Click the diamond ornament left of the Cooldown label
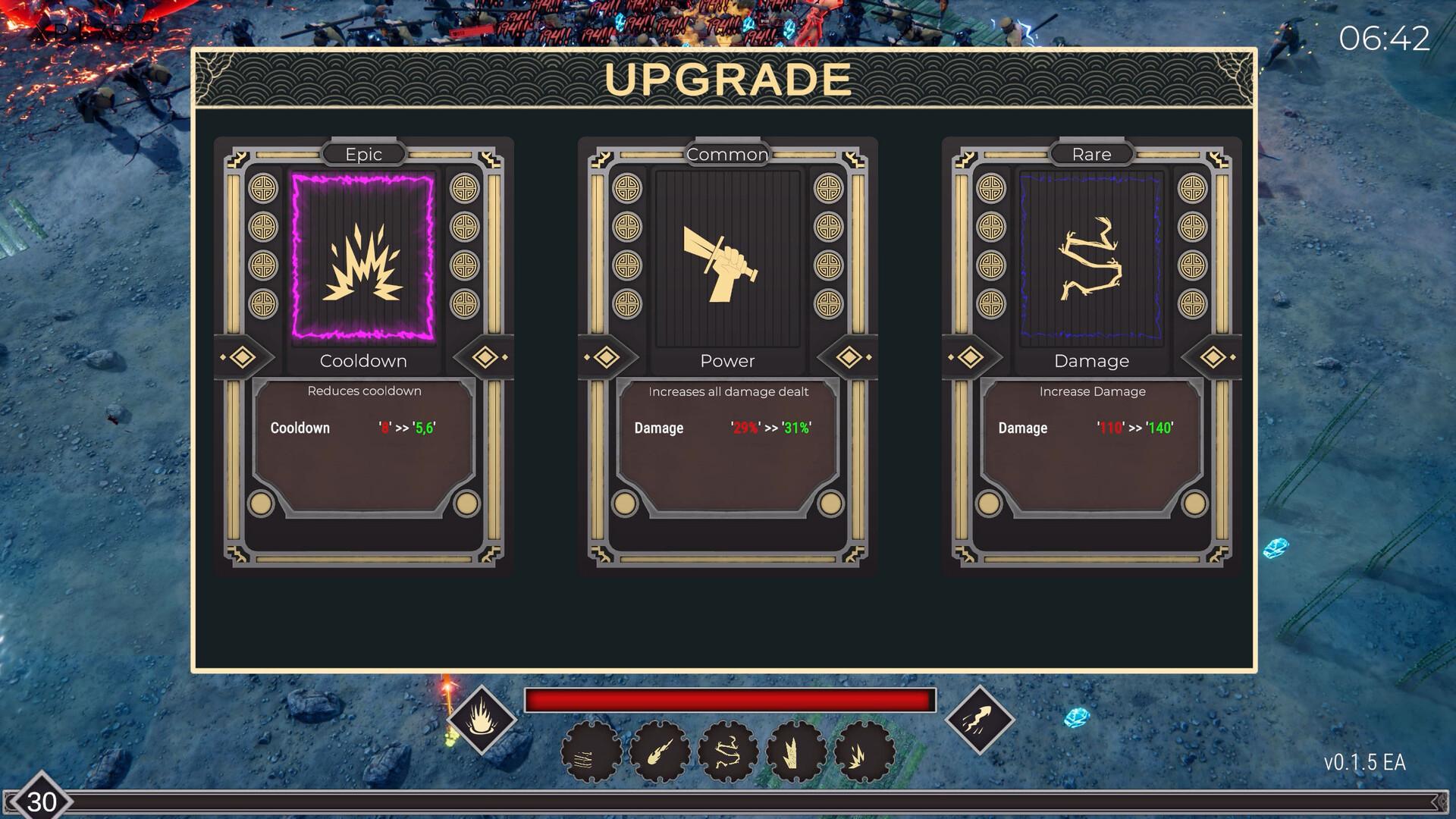This screenshot has height=819, width=1456. 243,356
